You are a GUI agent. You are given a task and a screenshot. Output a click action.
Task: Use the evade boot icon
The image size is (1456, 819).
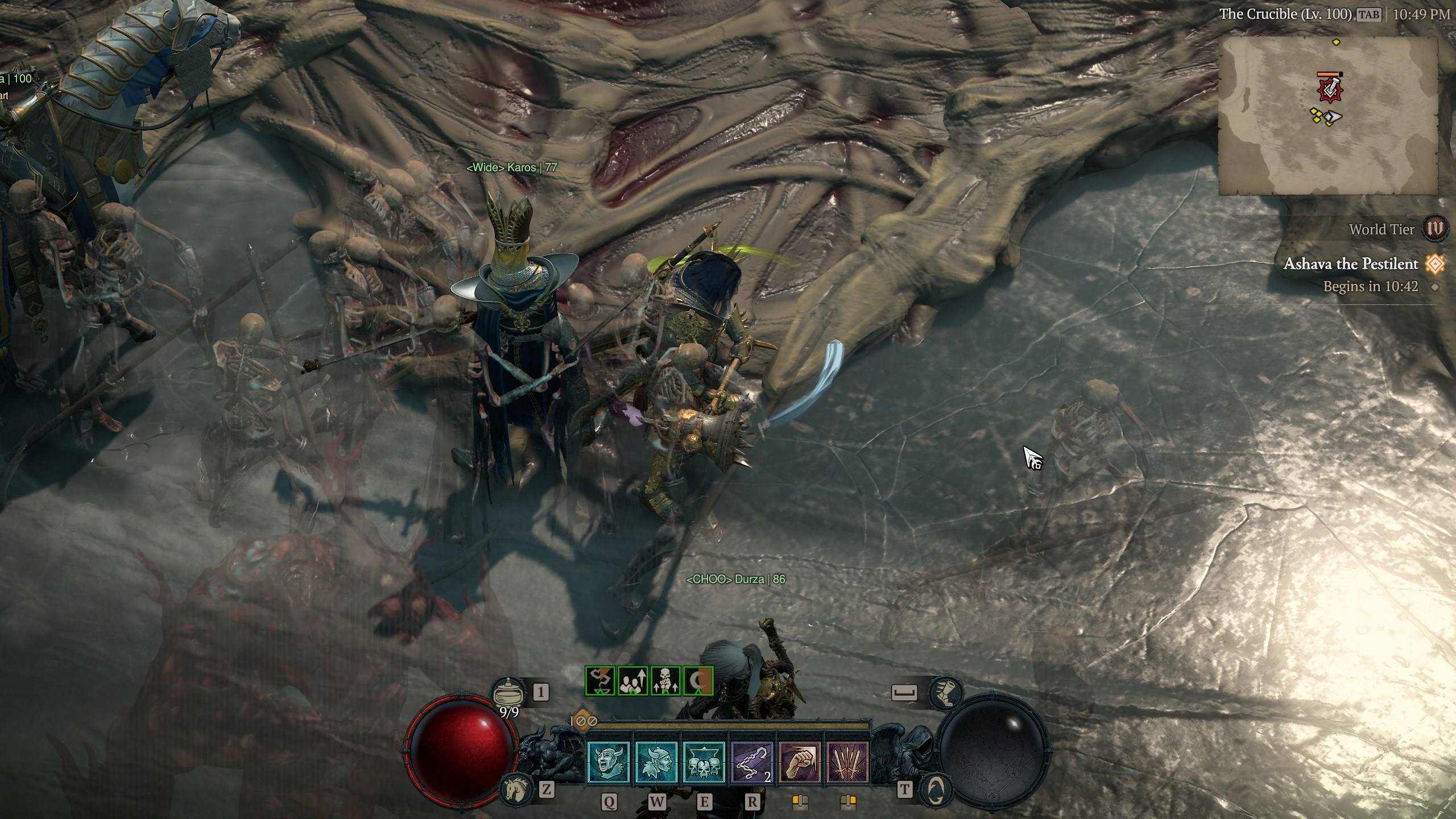[x=945, y=692]
